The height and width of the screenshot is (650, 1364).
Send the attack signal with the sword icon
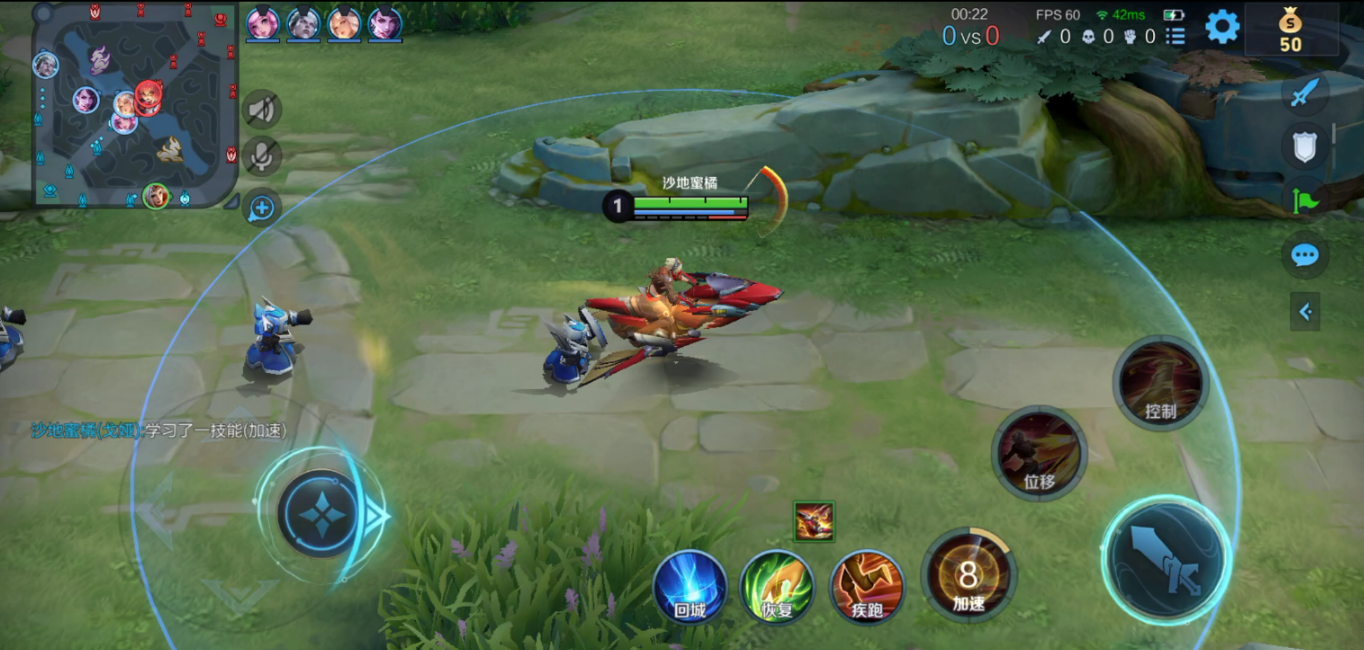1304,94
